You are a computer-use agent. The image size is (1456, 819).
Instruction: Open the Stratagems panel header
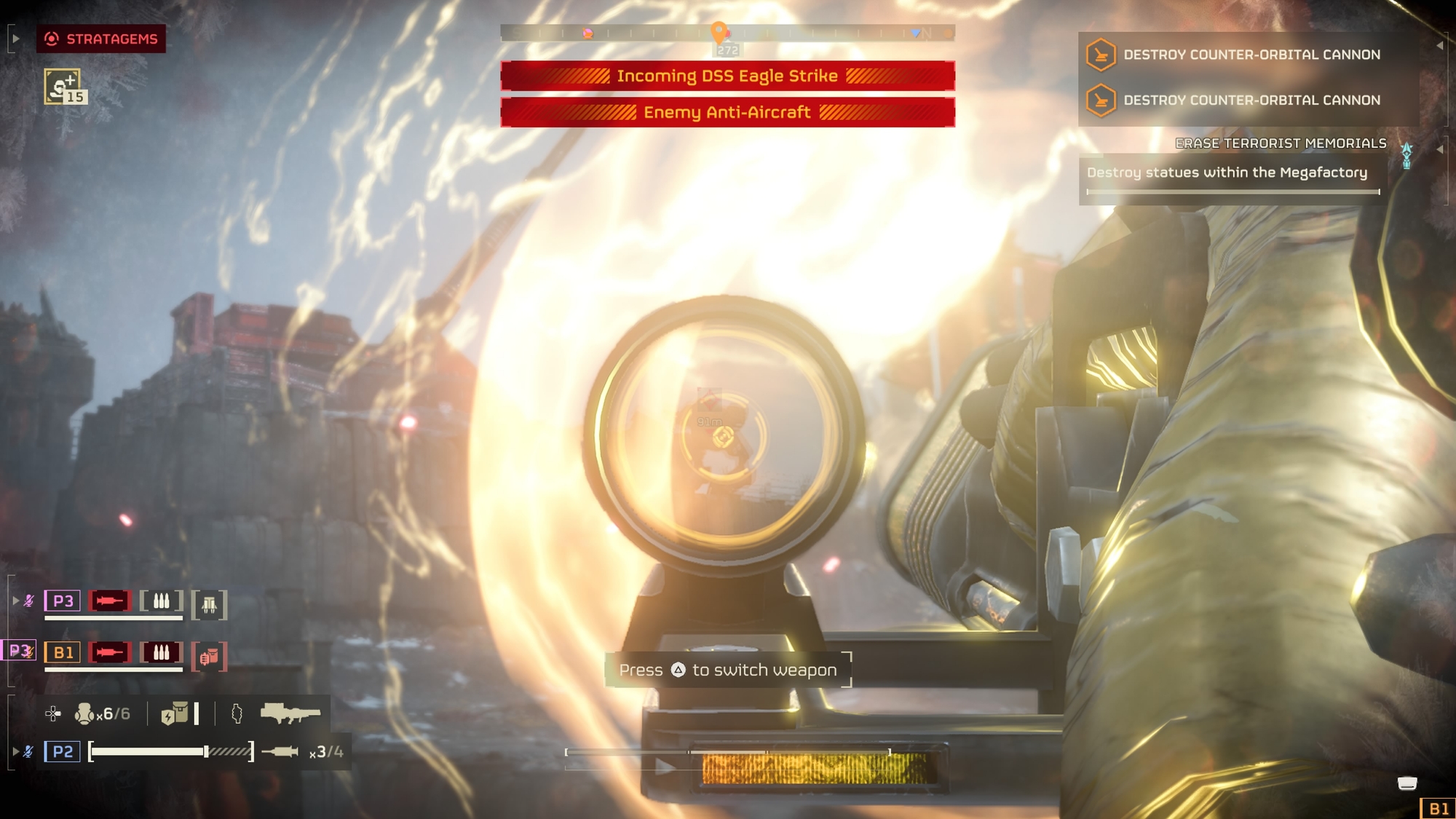click(101, 39)
